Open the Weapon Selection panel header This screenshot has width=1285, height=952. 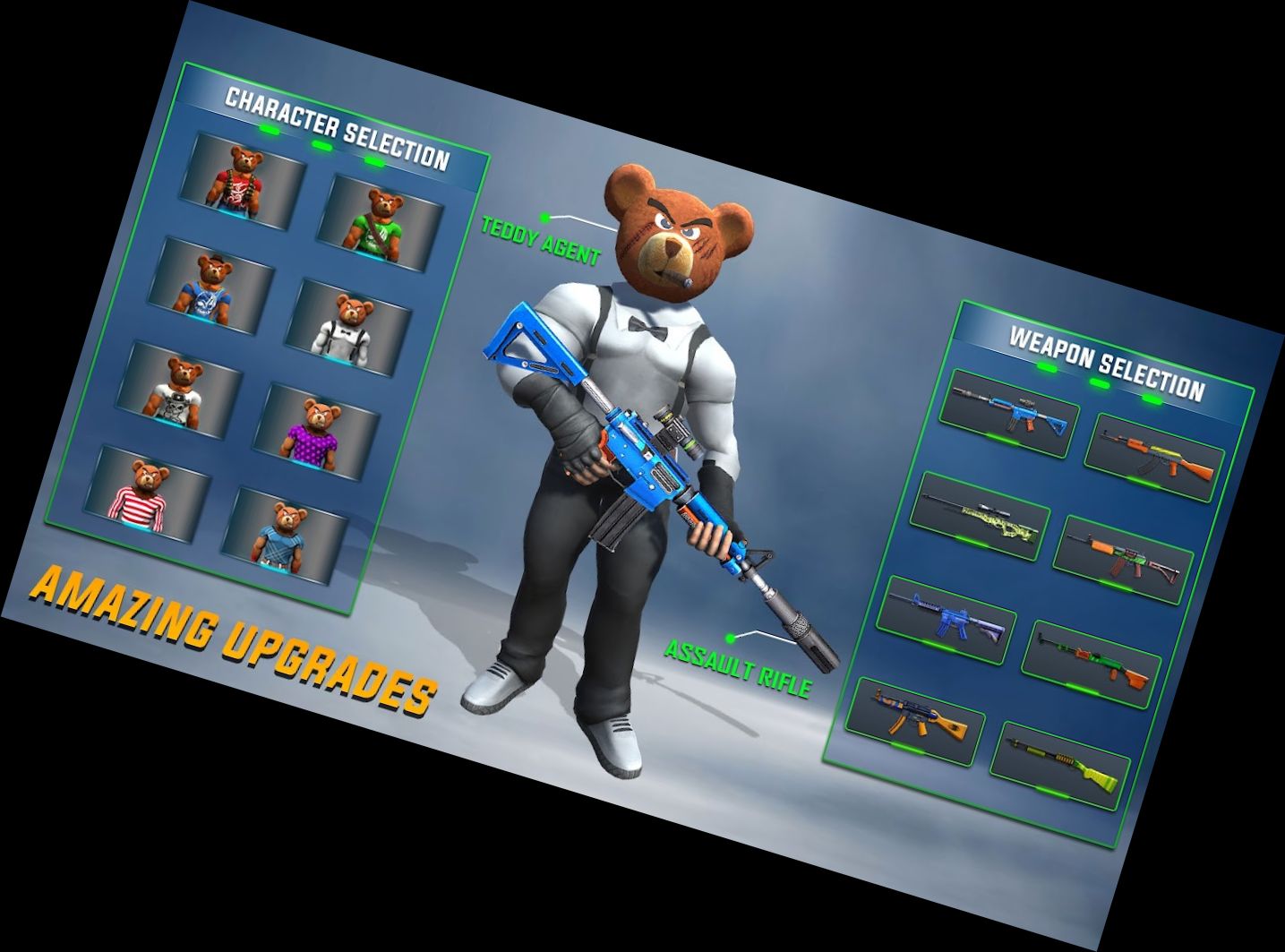tap(1109, 359)
